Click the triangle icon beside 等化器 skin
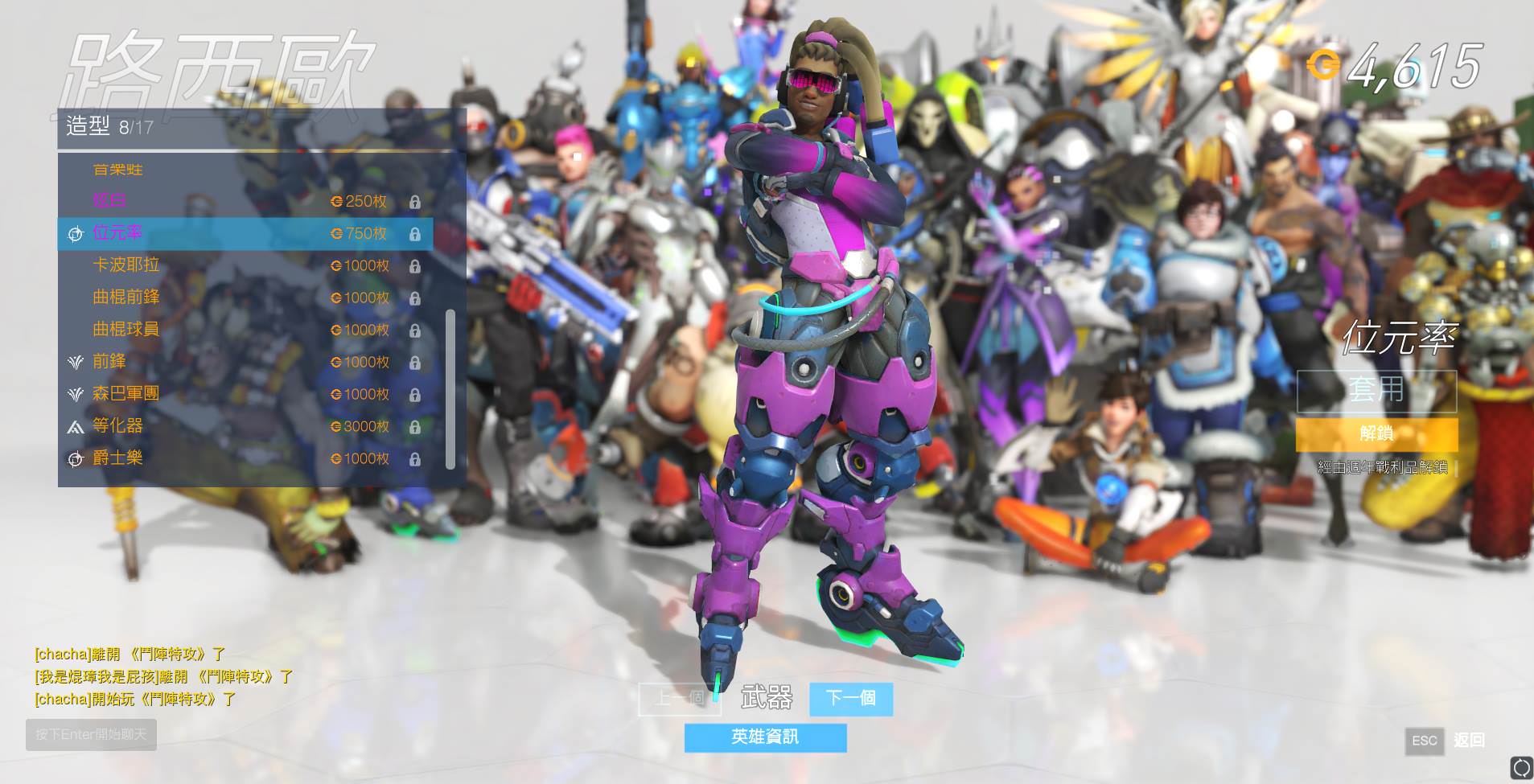 (76, 426)
